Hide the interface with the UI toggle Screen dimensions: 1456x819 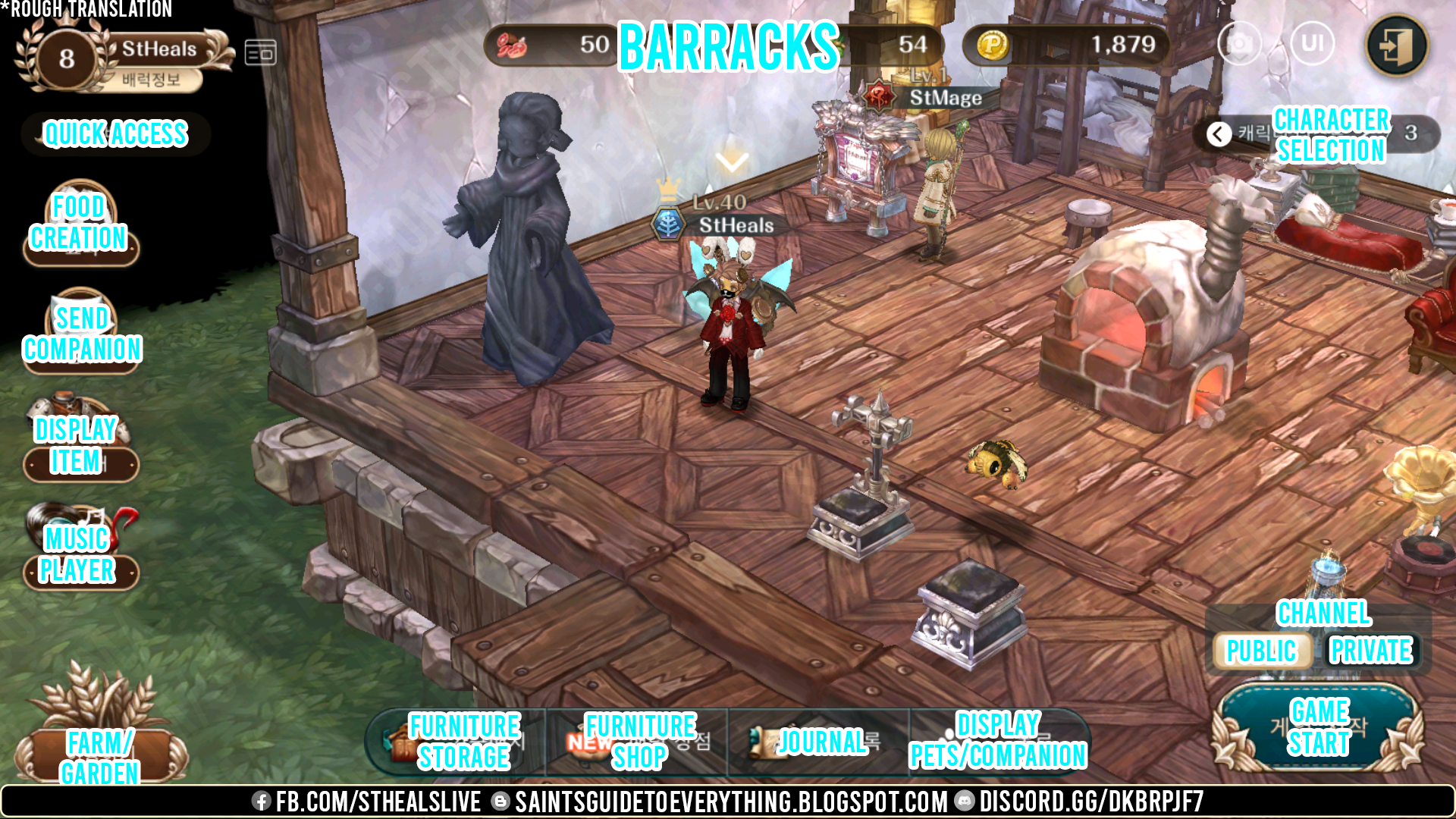(x=1313, y=43)
